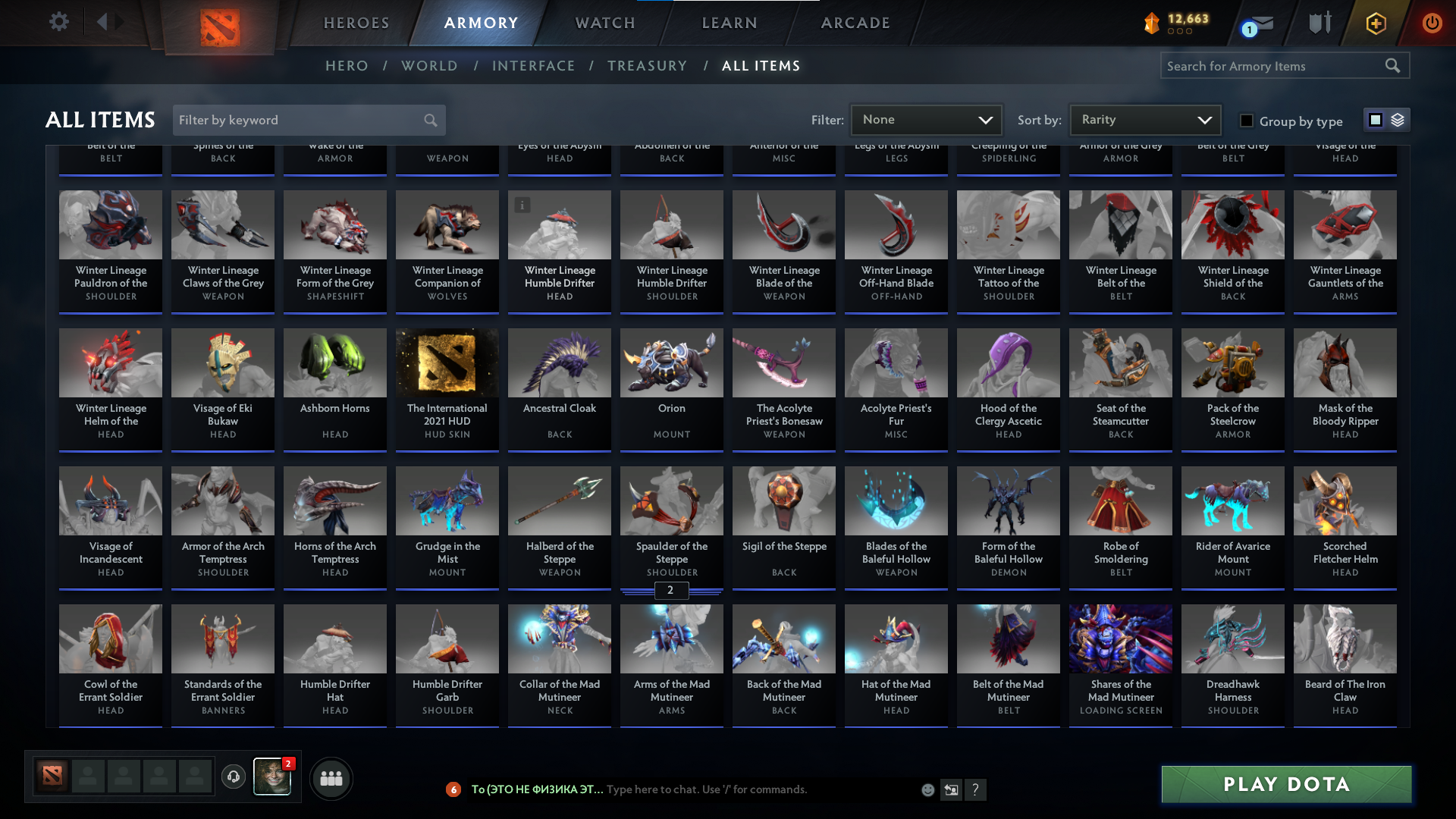Click the chat help question mark icon
Viewport: 1456px width, 819px height.
coord(976,790)
